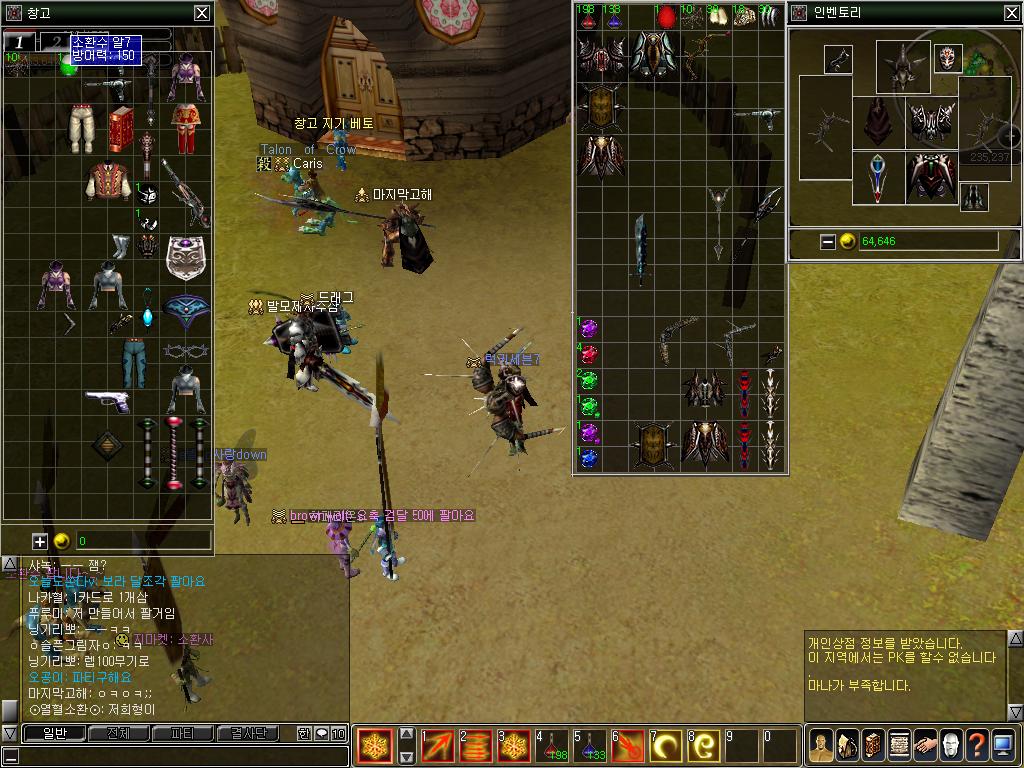
Task: Switch to warehouse page 1 tab
Action: [x=19, y=41]
